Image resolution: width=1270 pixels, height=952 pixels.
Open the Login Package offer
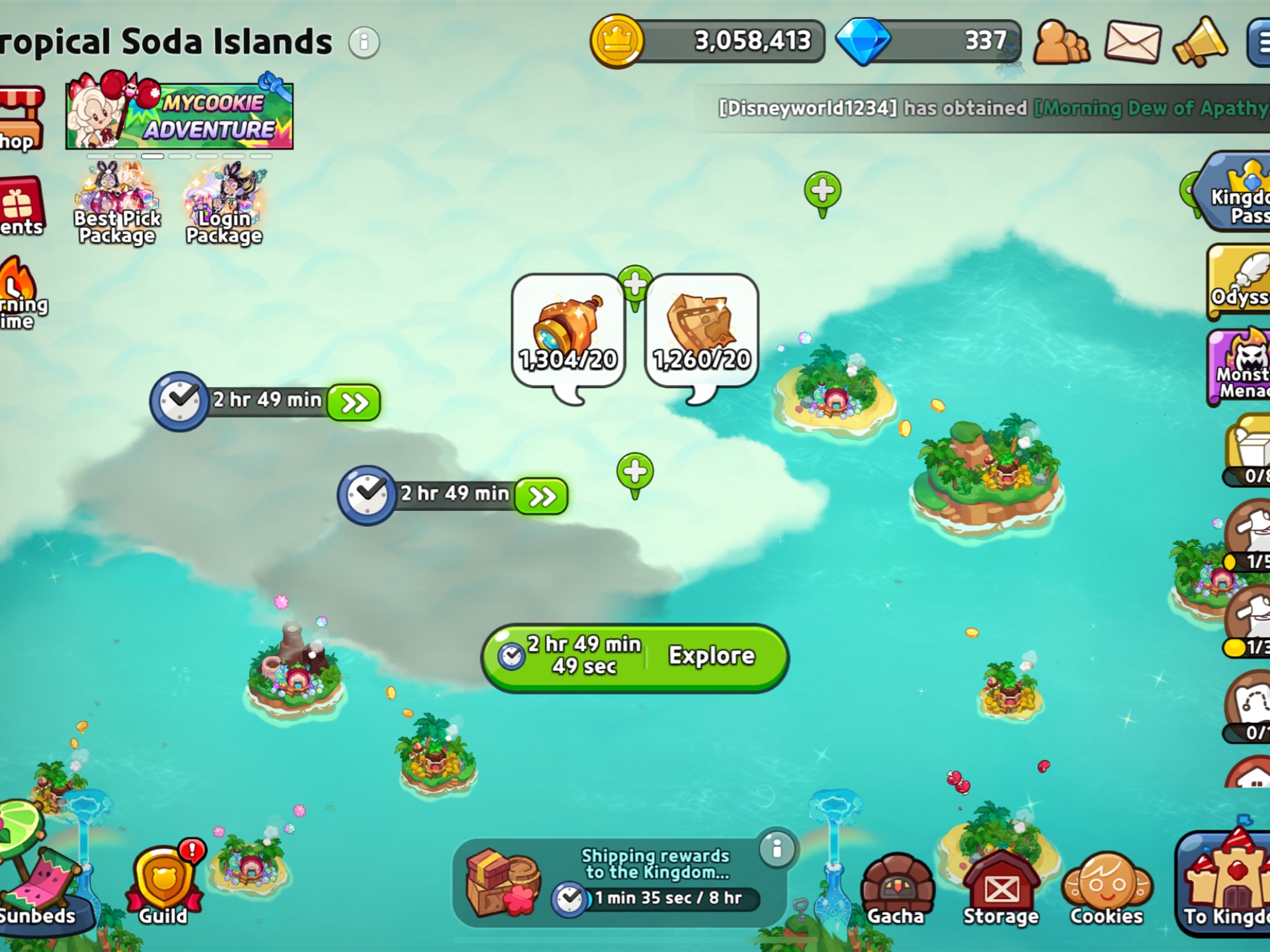224,205
